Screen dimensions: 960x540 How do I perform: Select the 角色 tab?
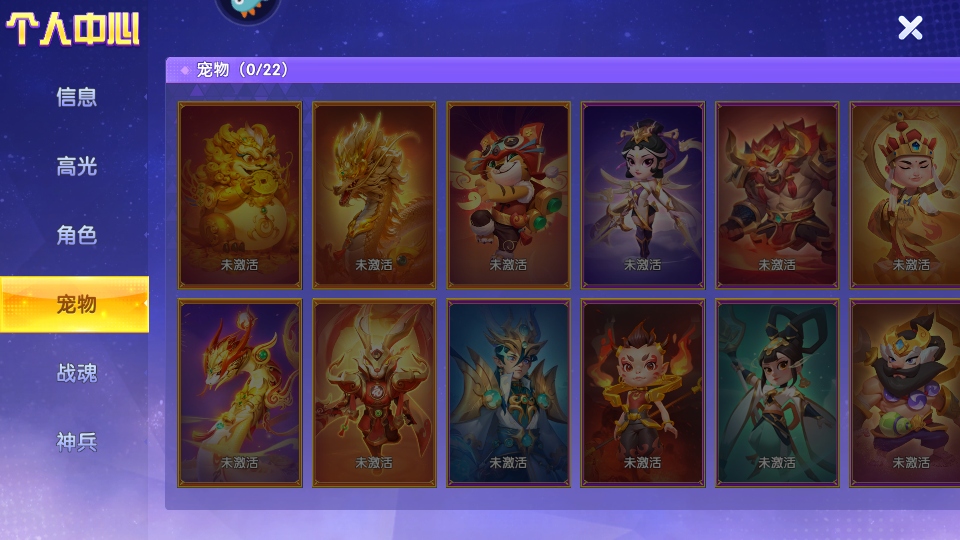point(77,235)
